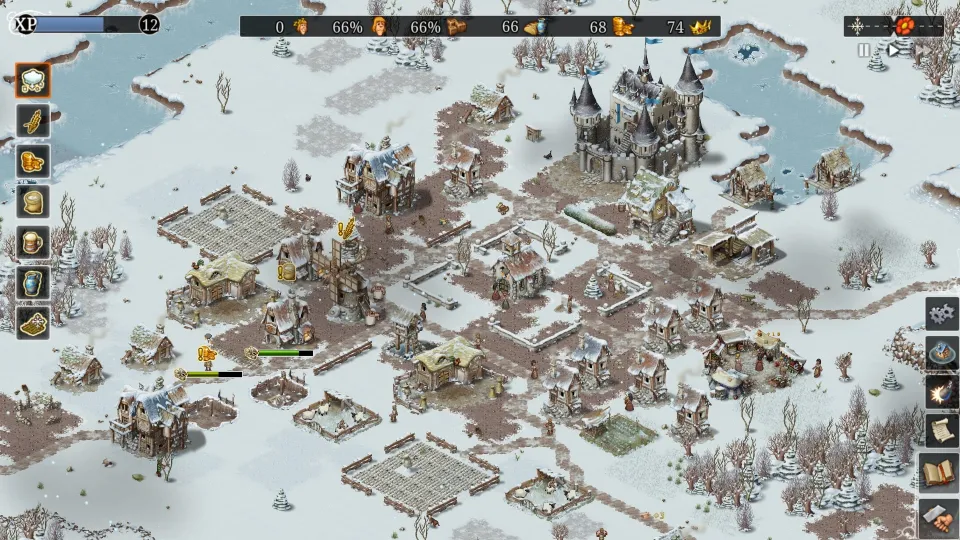Open the building construction menu
This screenshot has height=540, width=960.
coord(941,352)
